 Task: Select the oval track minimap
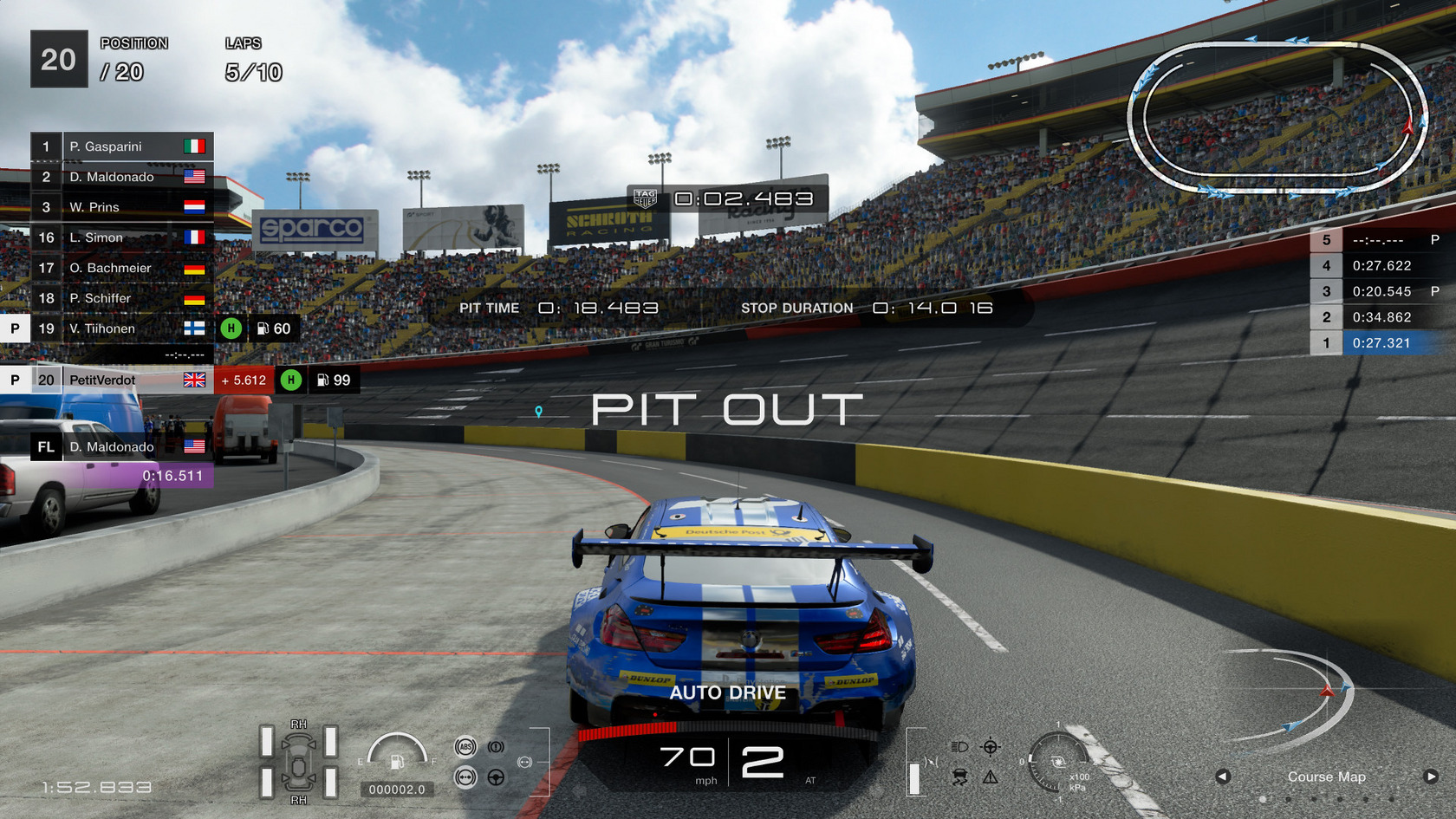1277,117
